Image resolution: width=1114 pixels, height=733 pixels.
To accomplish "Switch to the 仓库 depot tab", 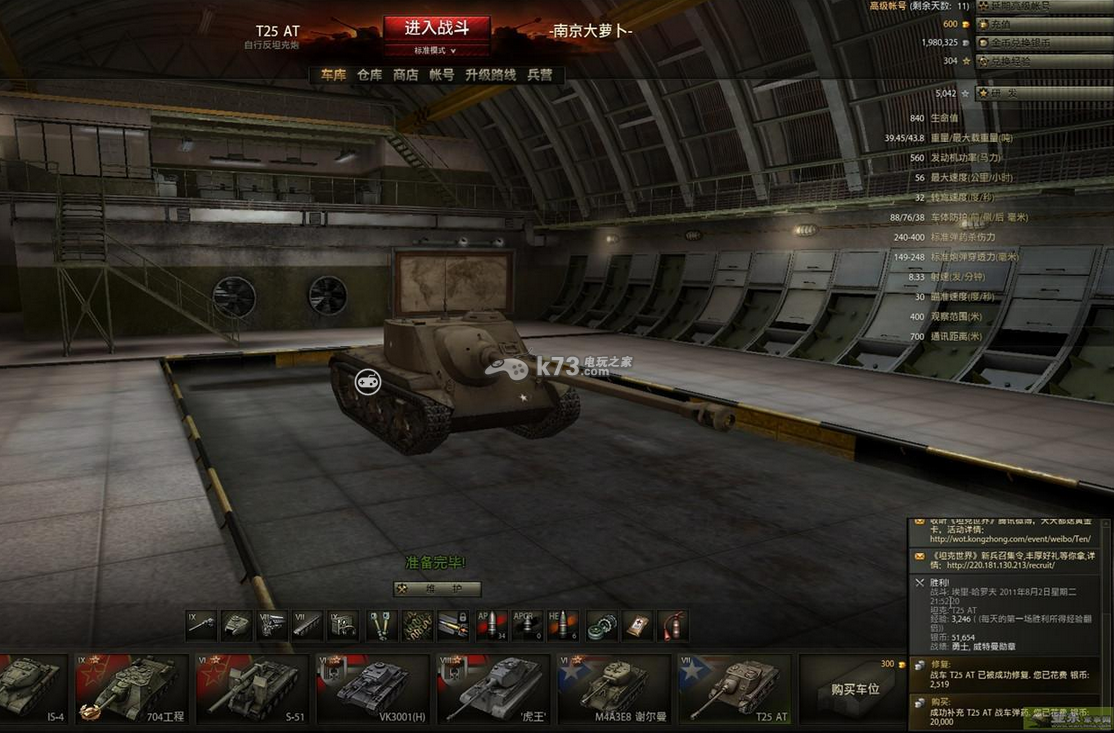I will pyautogui.click(x=370, y=75).
